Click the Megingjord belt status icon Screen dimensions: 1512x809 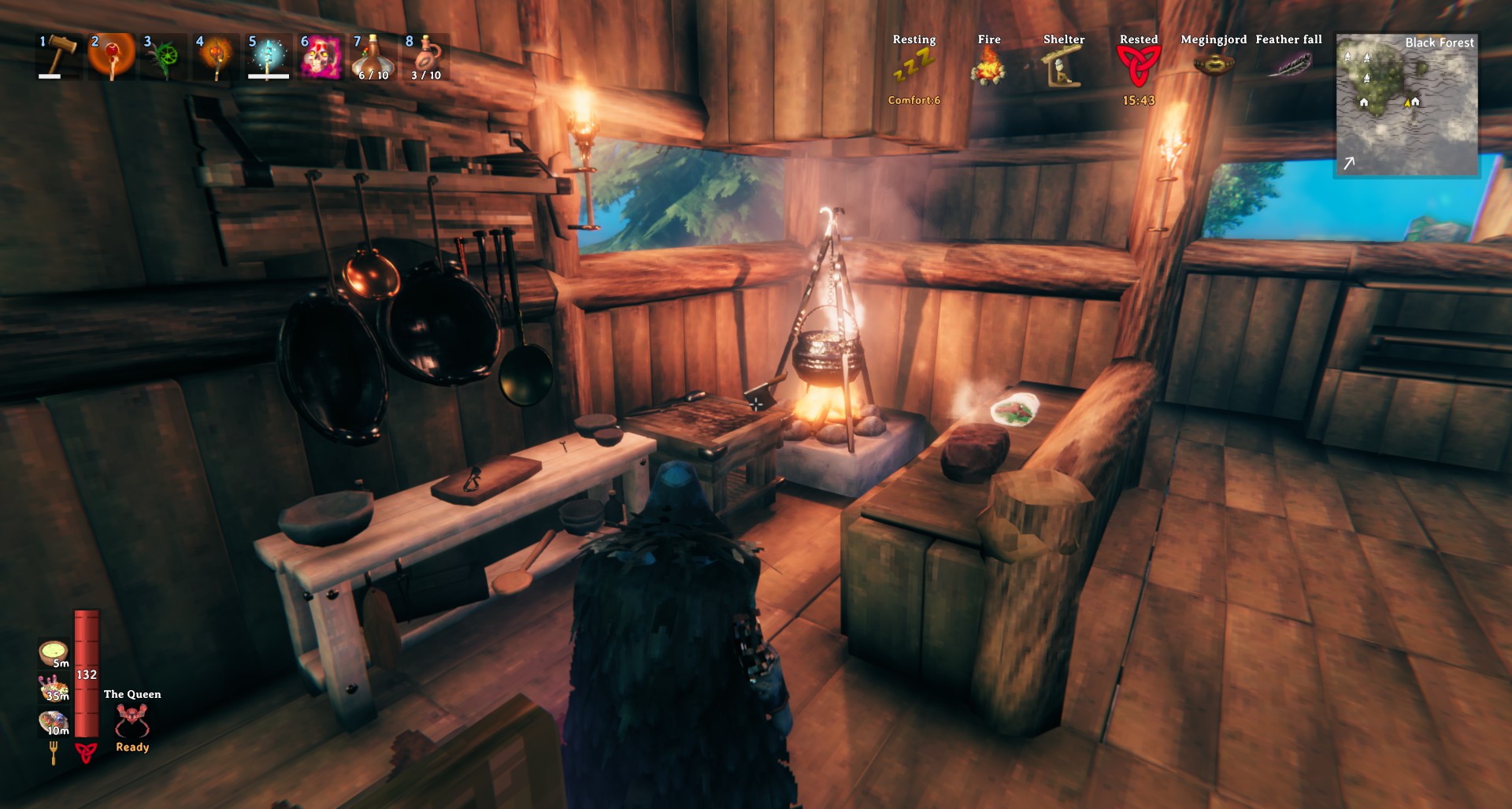pos(1214,65)
